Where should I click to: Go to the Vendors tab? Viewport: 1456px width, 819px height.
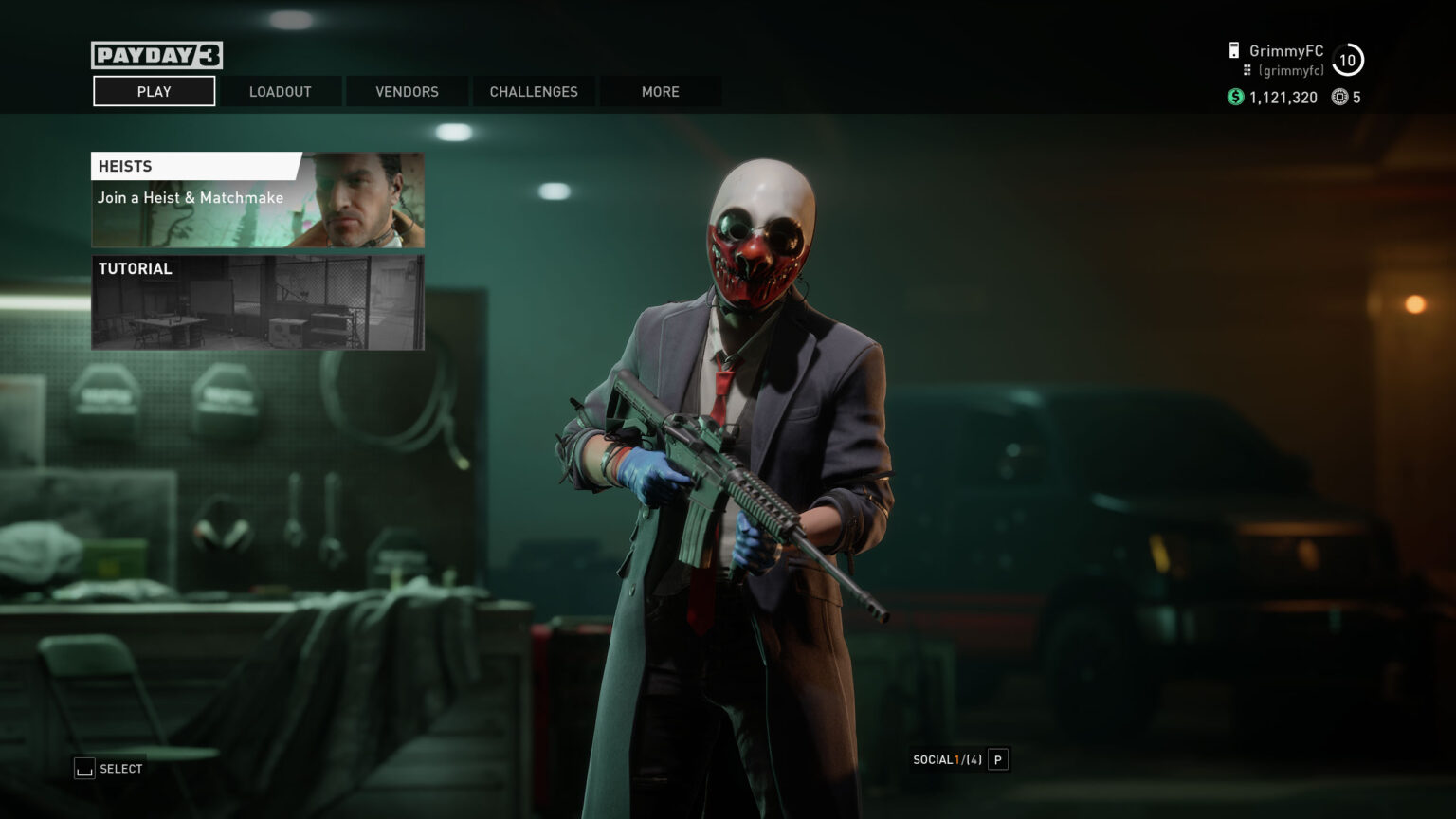point(407,92)
